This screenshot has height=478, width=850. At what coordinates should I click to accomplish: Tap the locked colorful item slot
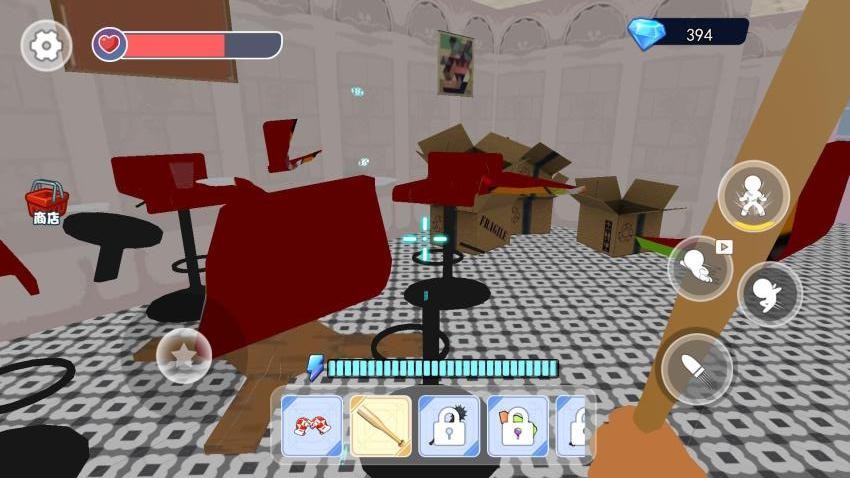tap(517, 426)
